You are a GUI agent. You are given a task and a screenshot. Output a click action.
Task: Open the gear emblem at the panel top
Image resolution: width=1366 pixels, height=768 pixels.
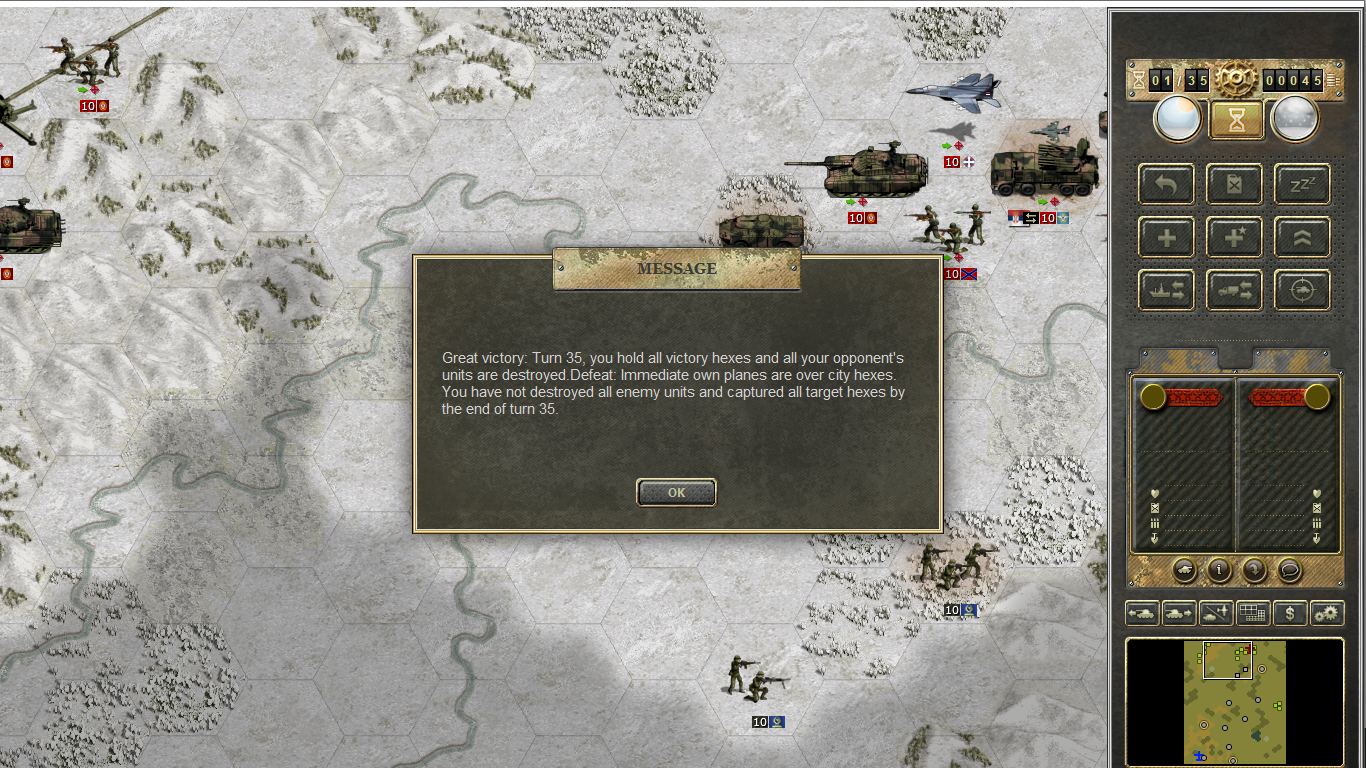[x=1236, y=78]
